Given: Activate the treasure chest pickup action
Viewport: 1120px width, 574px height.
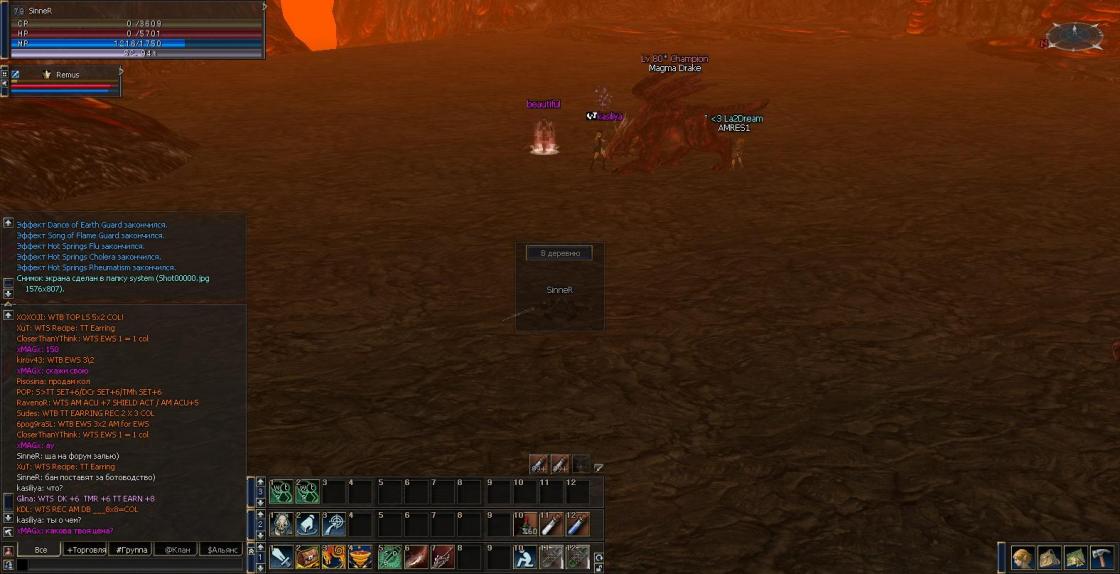Looking at the screenshot, I should tap(306, 557).
